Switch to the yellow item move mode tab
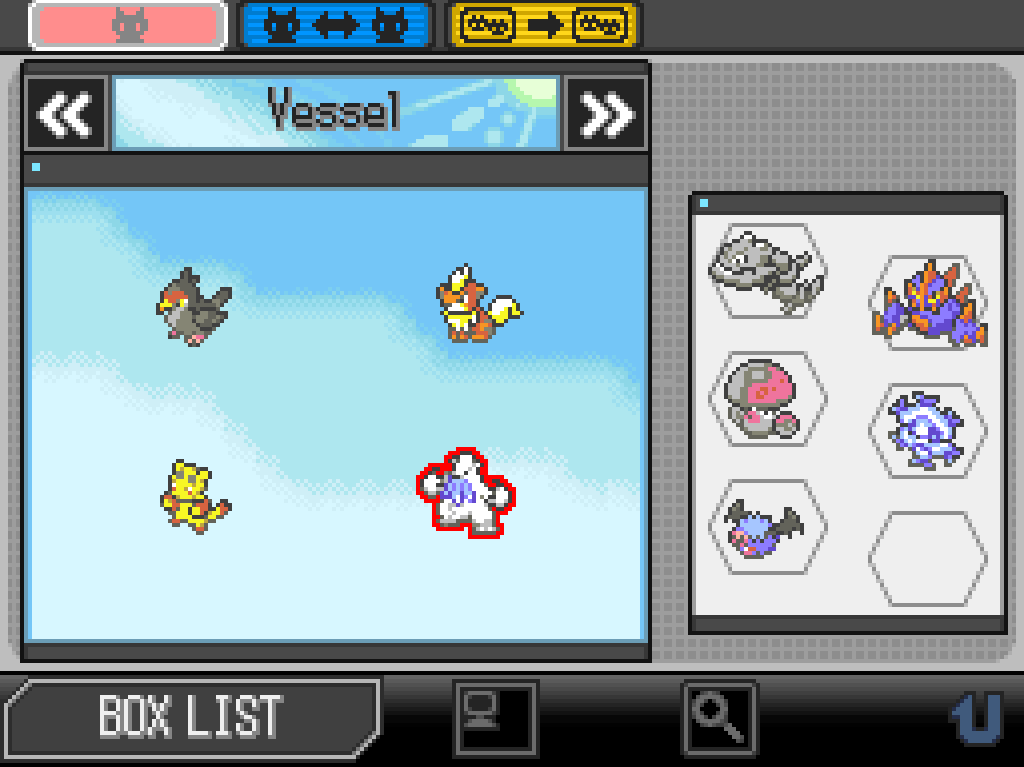The image size is (1024, 767). click(543, 26)
